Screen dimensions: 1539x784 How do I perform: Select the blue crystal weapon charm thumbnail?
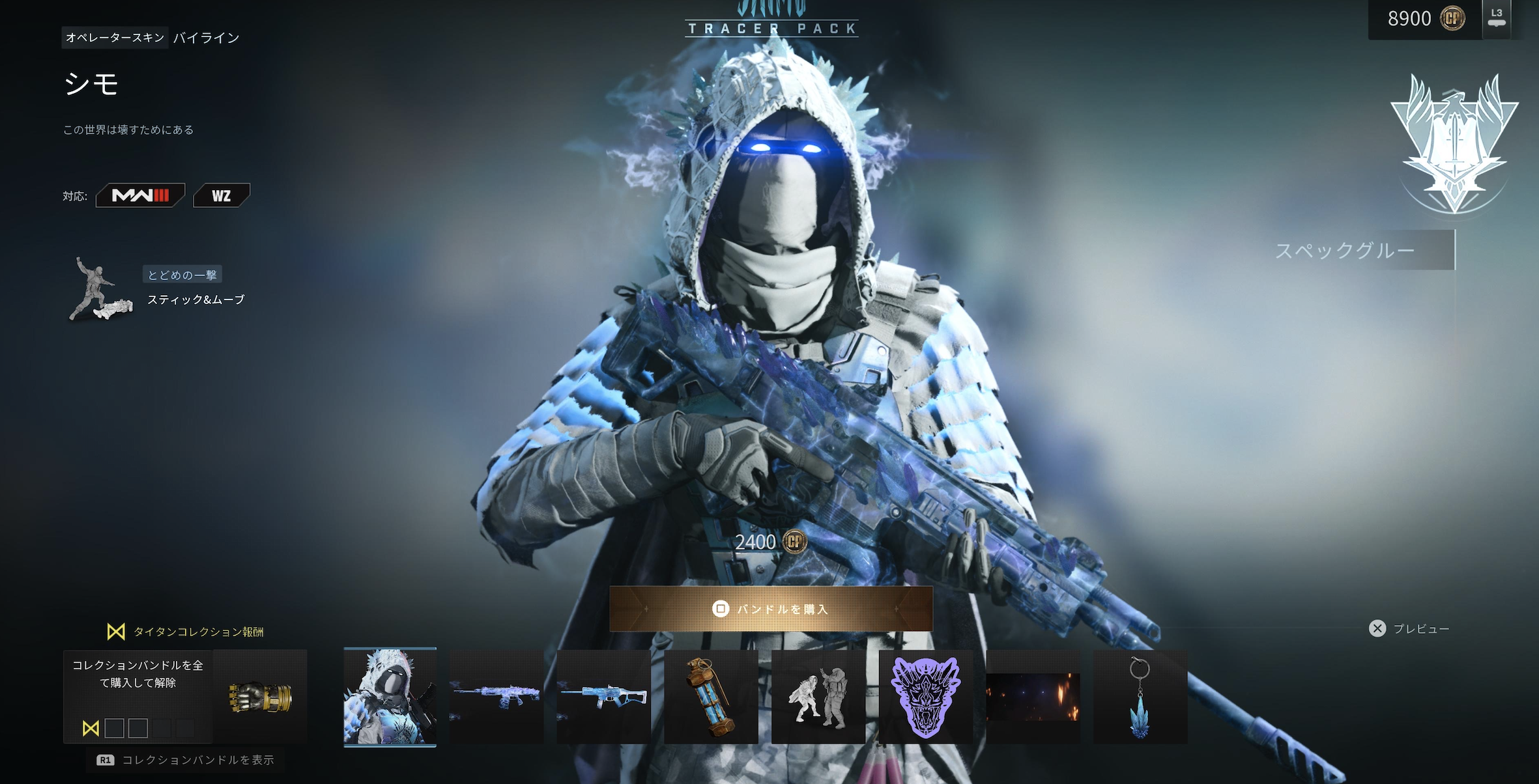click(x=1140, y=696)
